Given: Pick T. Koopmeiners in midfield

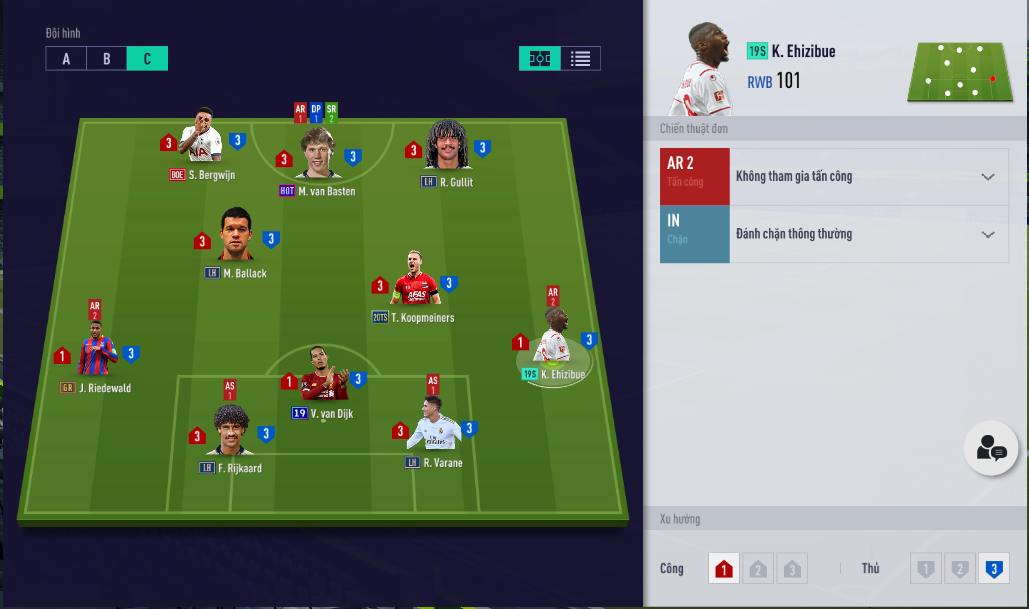Looking at the screenshot, I should (415, 282).
